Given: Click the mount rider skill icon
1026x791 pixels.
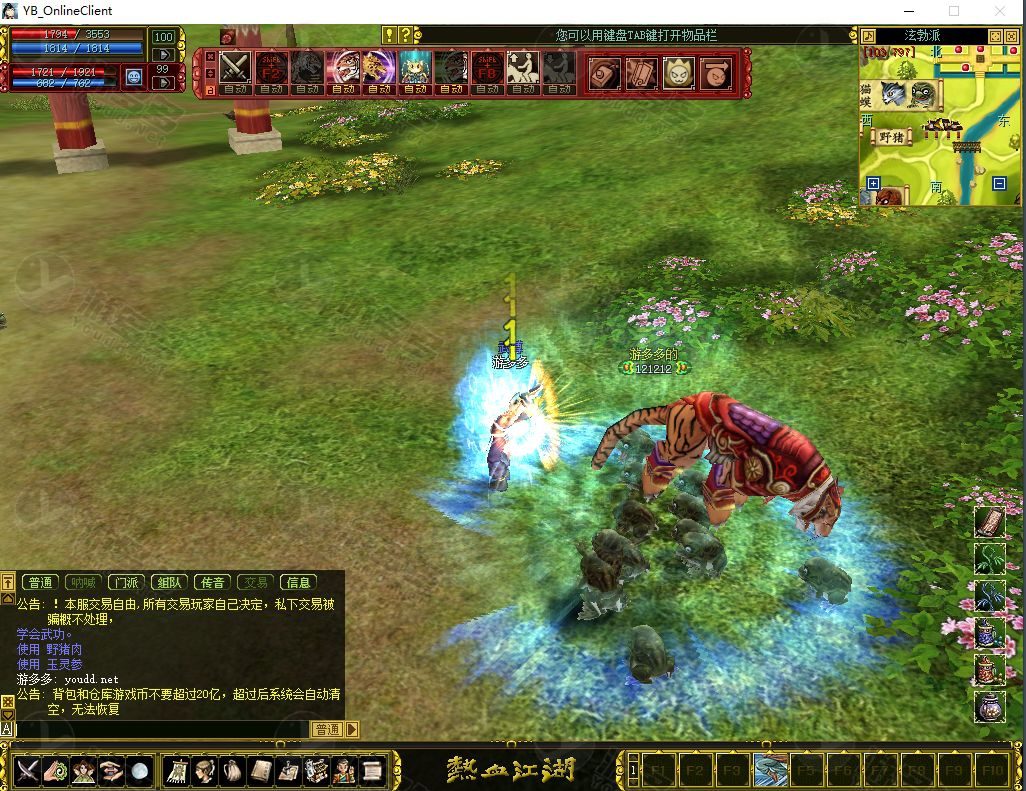Looking at the screenshot, I should (x=522, y=68).
